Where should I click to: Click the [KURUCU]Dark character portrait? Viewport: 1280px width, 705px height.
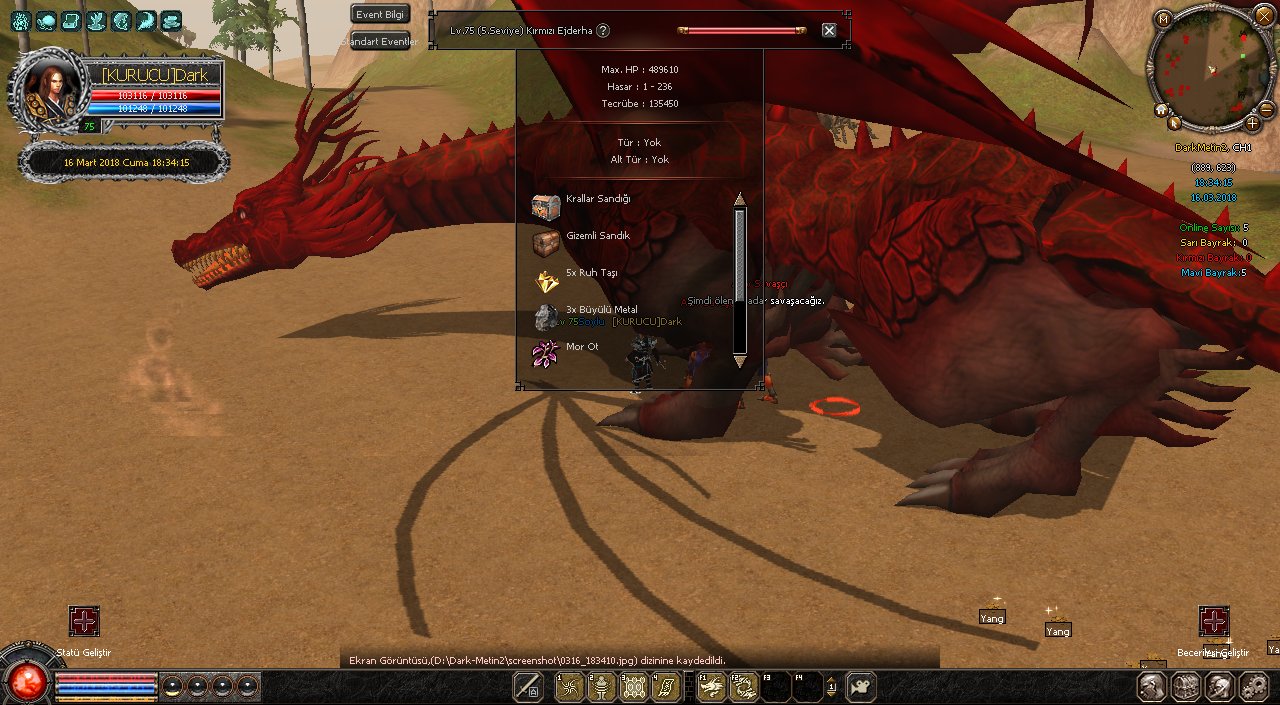pyautogui.click(x=45, y=90)
